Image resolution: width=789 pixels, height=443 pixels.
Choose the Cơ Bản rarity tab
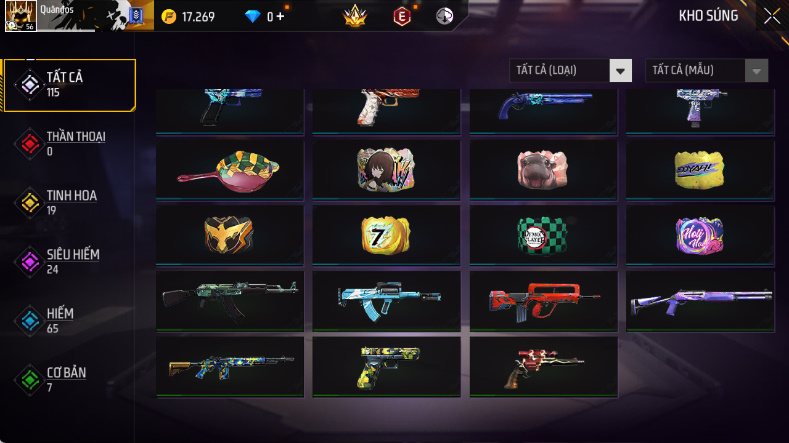(68, 379)
